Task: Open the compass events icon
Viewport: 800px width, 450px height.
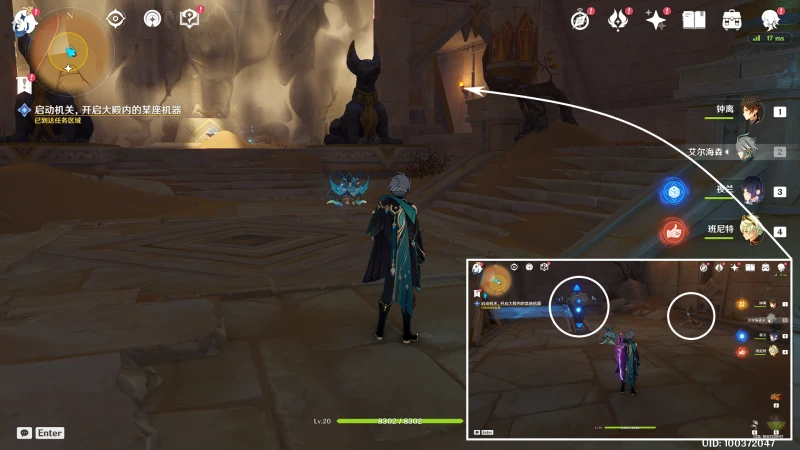Action: pos(582,19)
